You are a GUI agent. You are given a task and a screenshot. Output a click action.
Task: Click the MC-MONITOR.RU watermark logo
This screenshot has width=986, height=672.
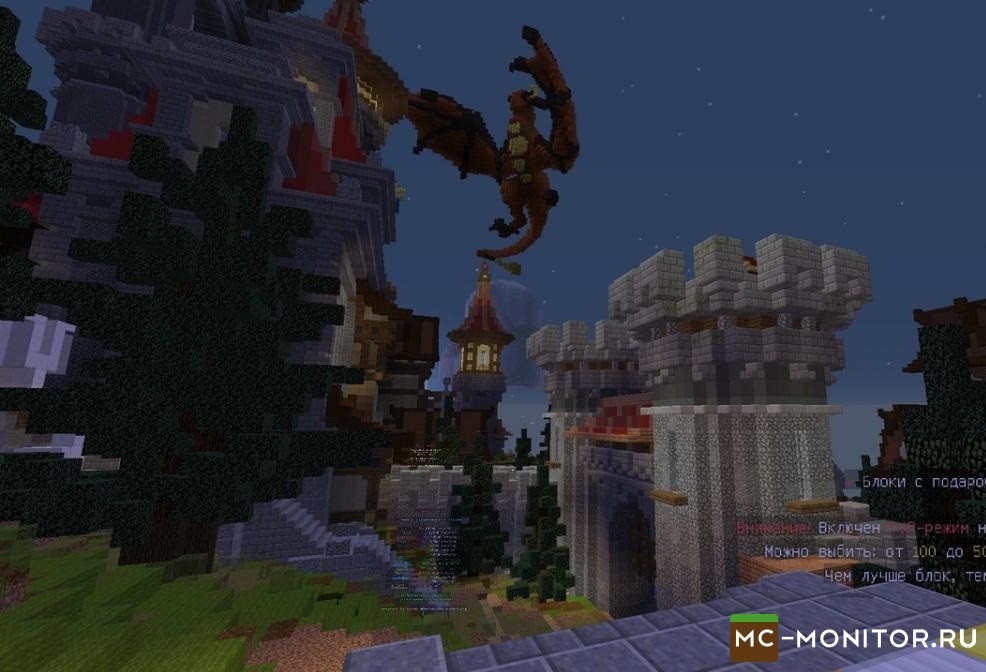856,635
